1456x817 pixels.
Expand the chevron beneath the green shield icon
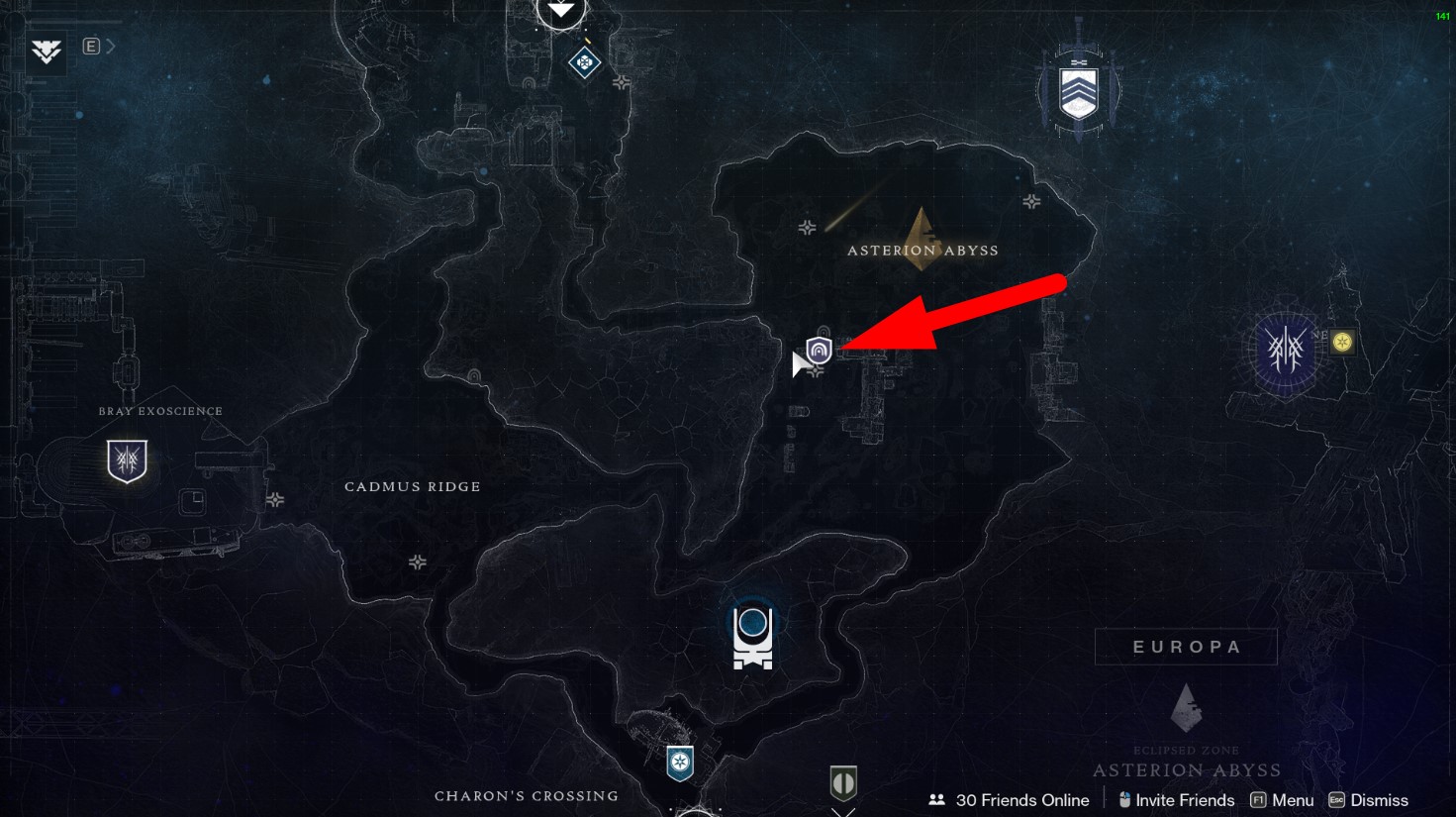coord(843,812)
